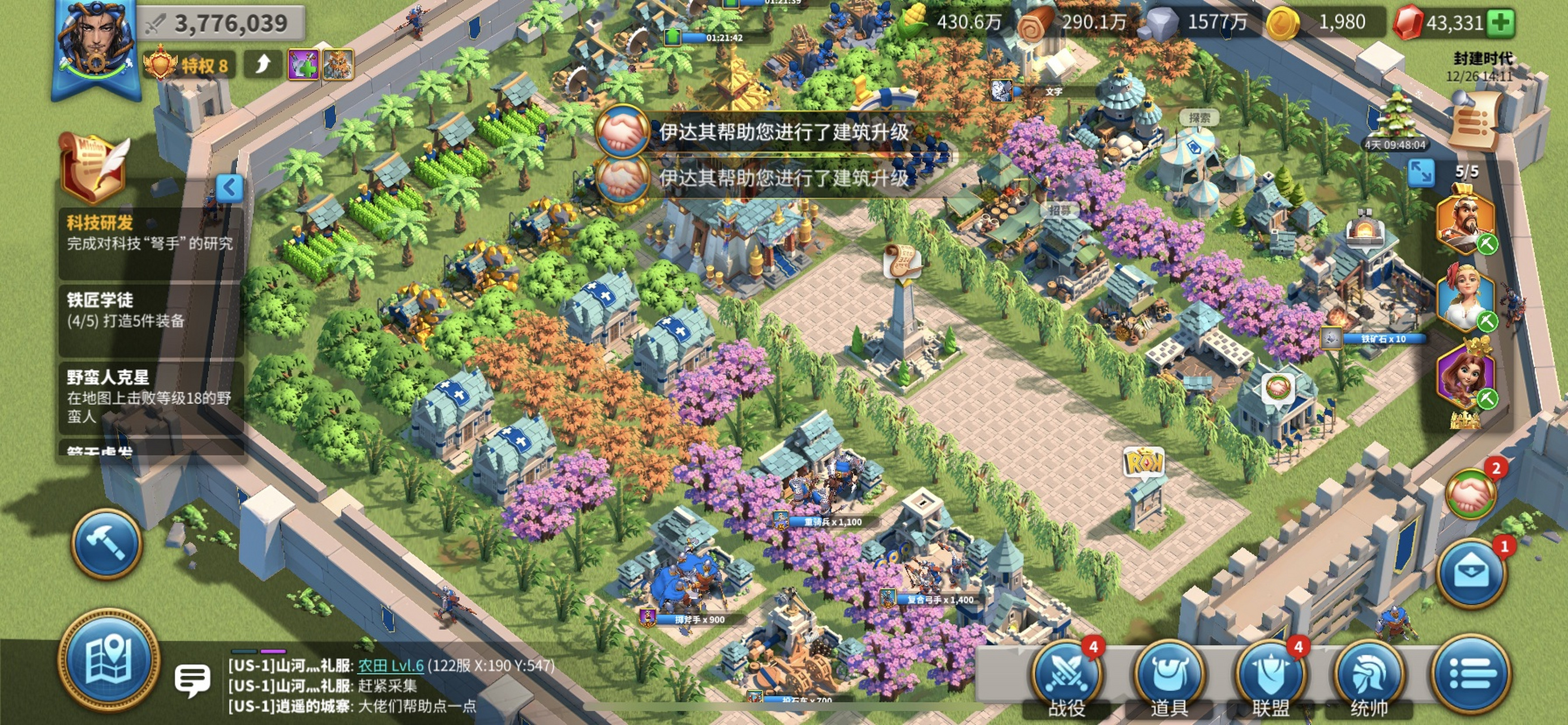Open the hammer build menu
The height and width of the screenshot is (725, 1568).
coord(107,542)
